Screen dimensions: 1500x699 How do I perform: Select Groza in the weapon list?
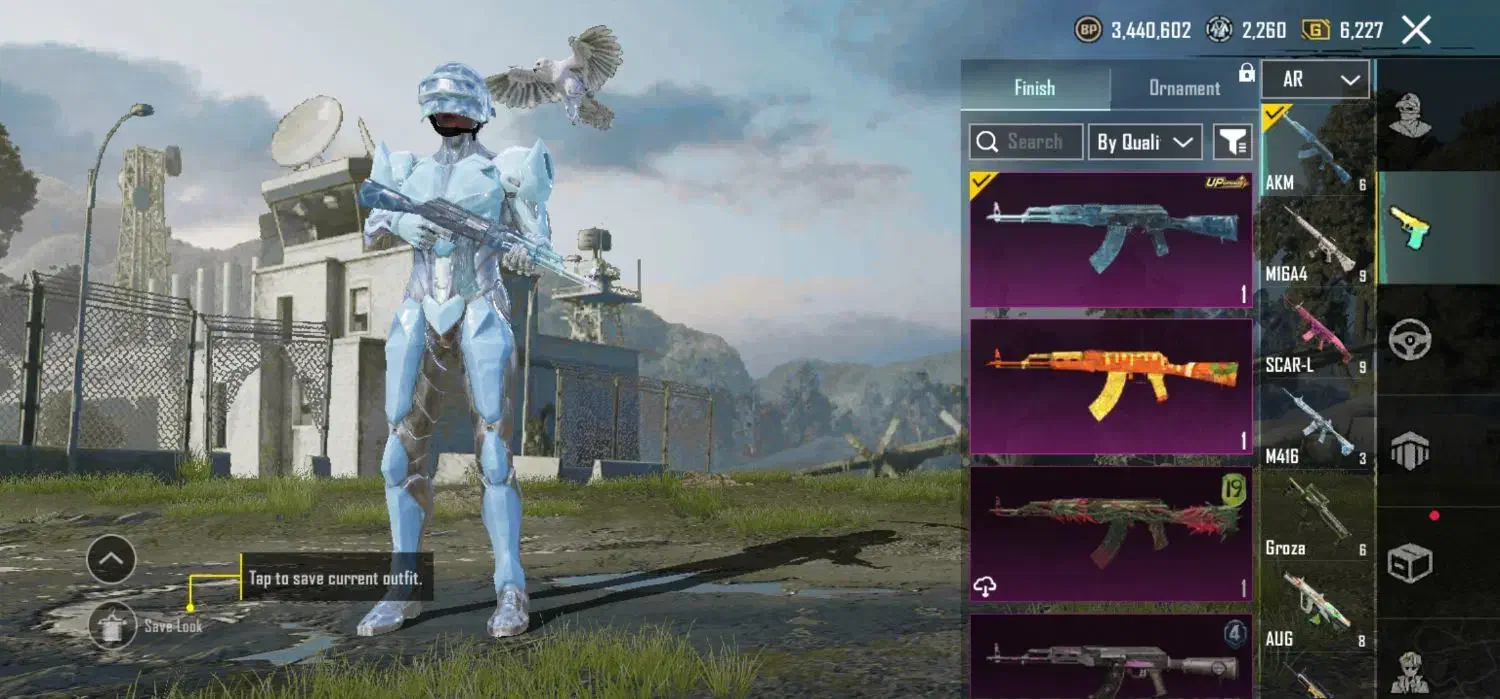tap(1316, 517)
